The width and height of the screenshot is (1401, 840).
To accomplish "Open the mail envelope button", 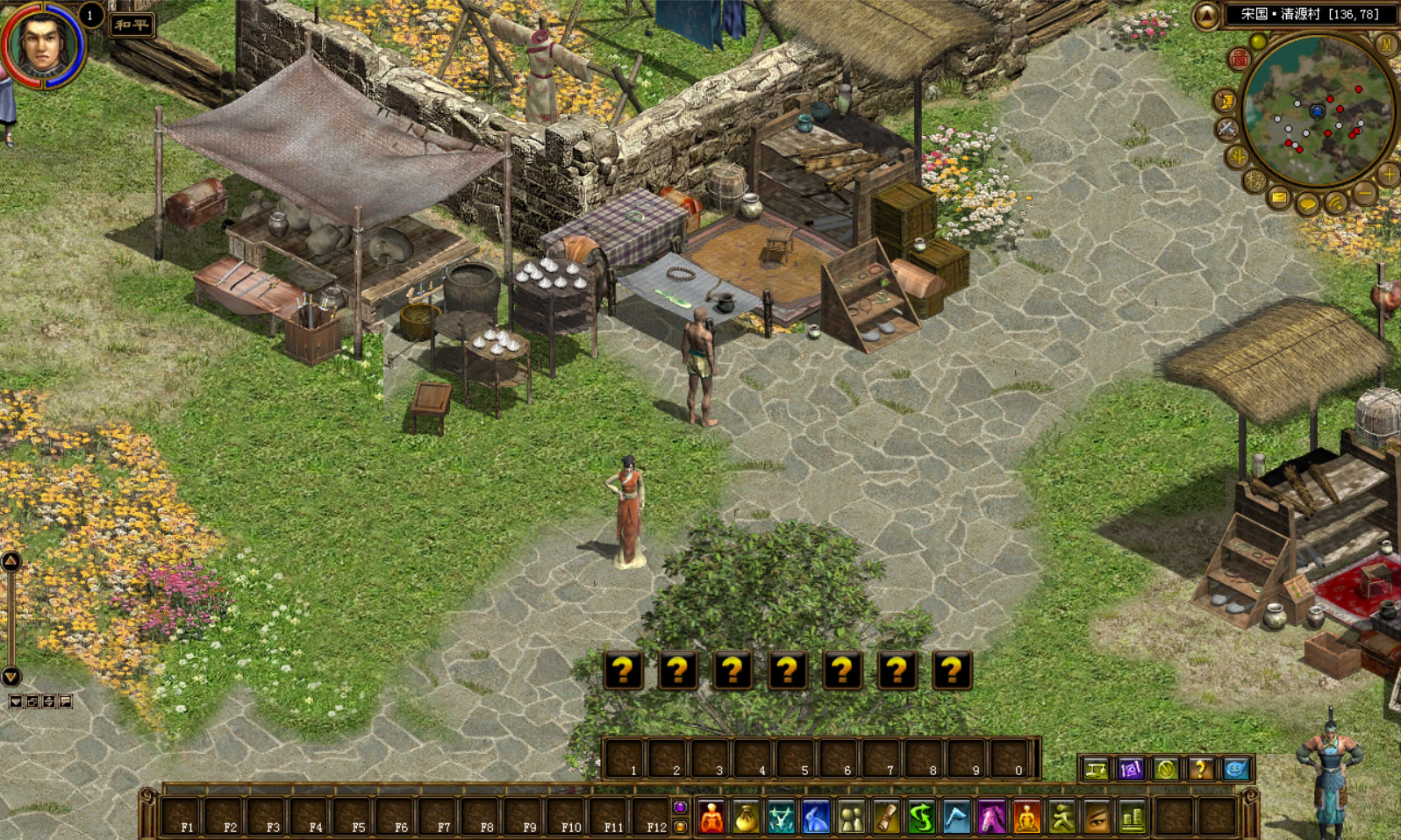I will click(x=1279, y=198).
